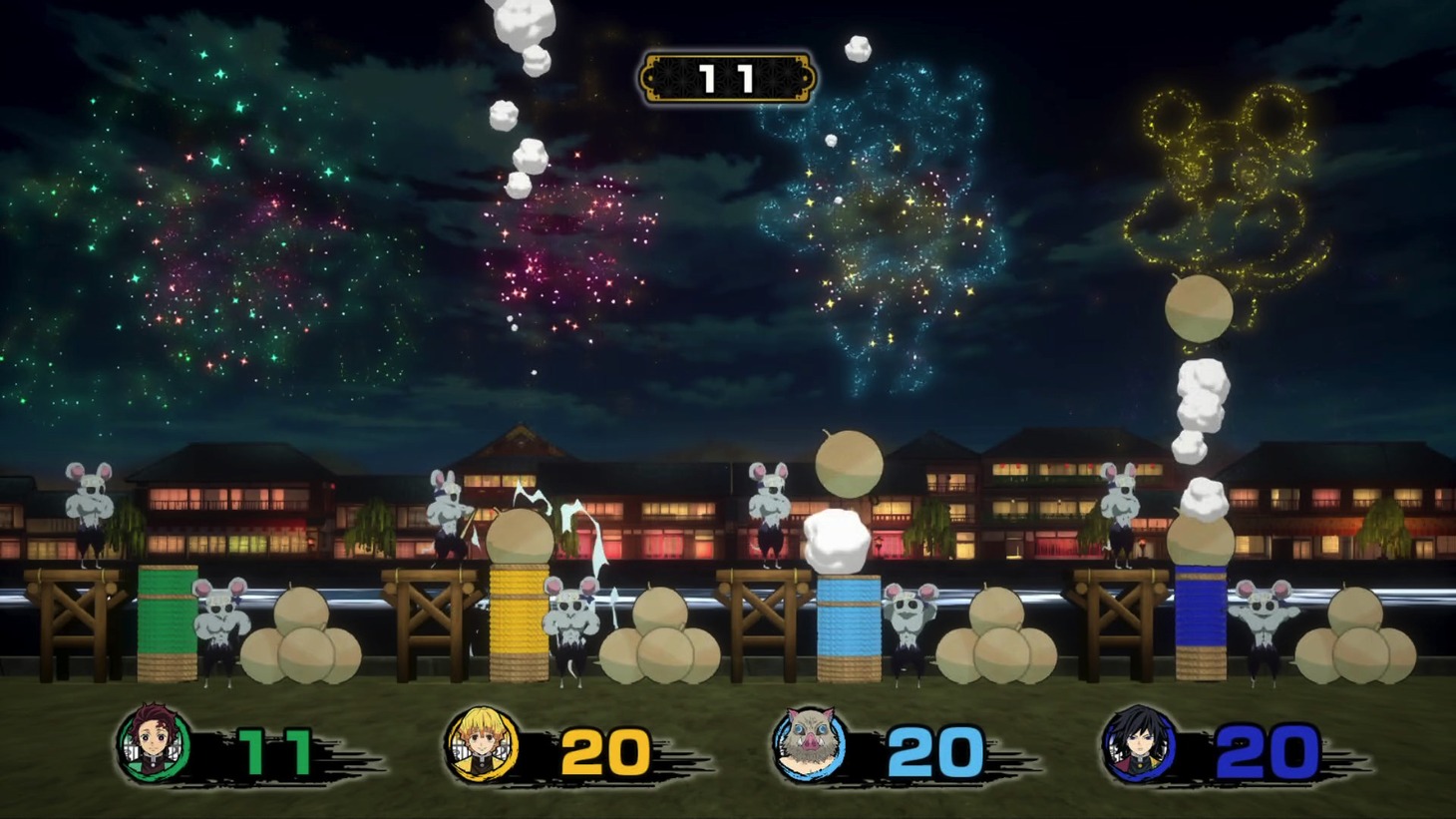
Task: Pick Giyu's dark blue player portrait
Action: pos(1138,744)
